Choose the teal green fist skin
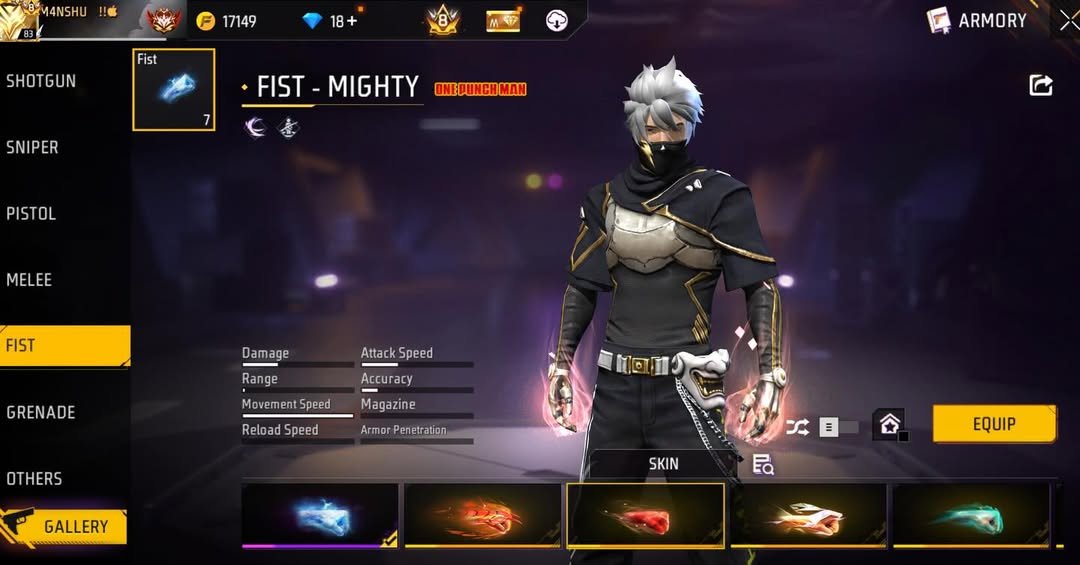The width and height of the screenshot is (1080, 565). tap(970, 516)
